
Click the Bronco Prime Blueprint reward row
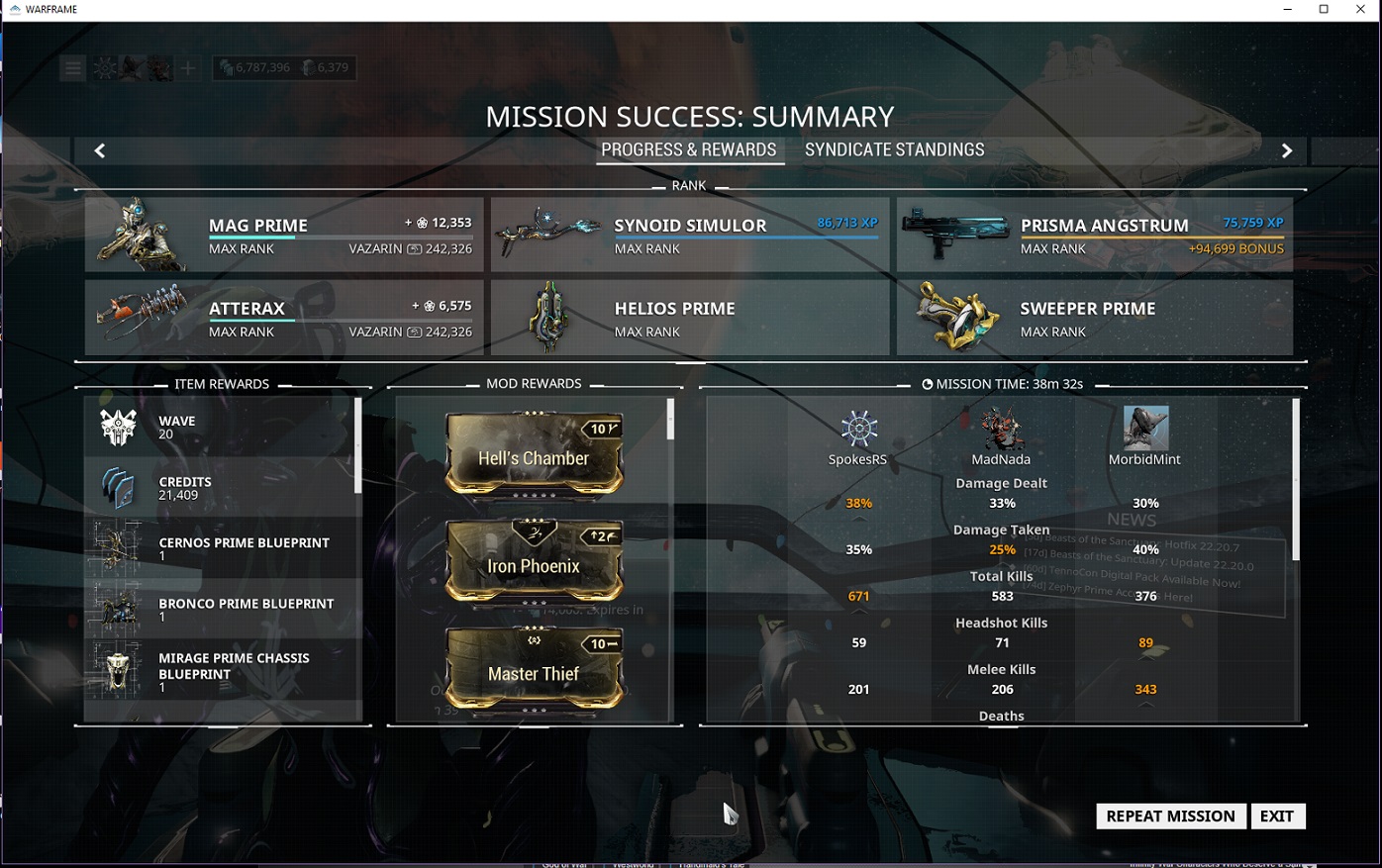pyautogui.click(x=222, y=609)
